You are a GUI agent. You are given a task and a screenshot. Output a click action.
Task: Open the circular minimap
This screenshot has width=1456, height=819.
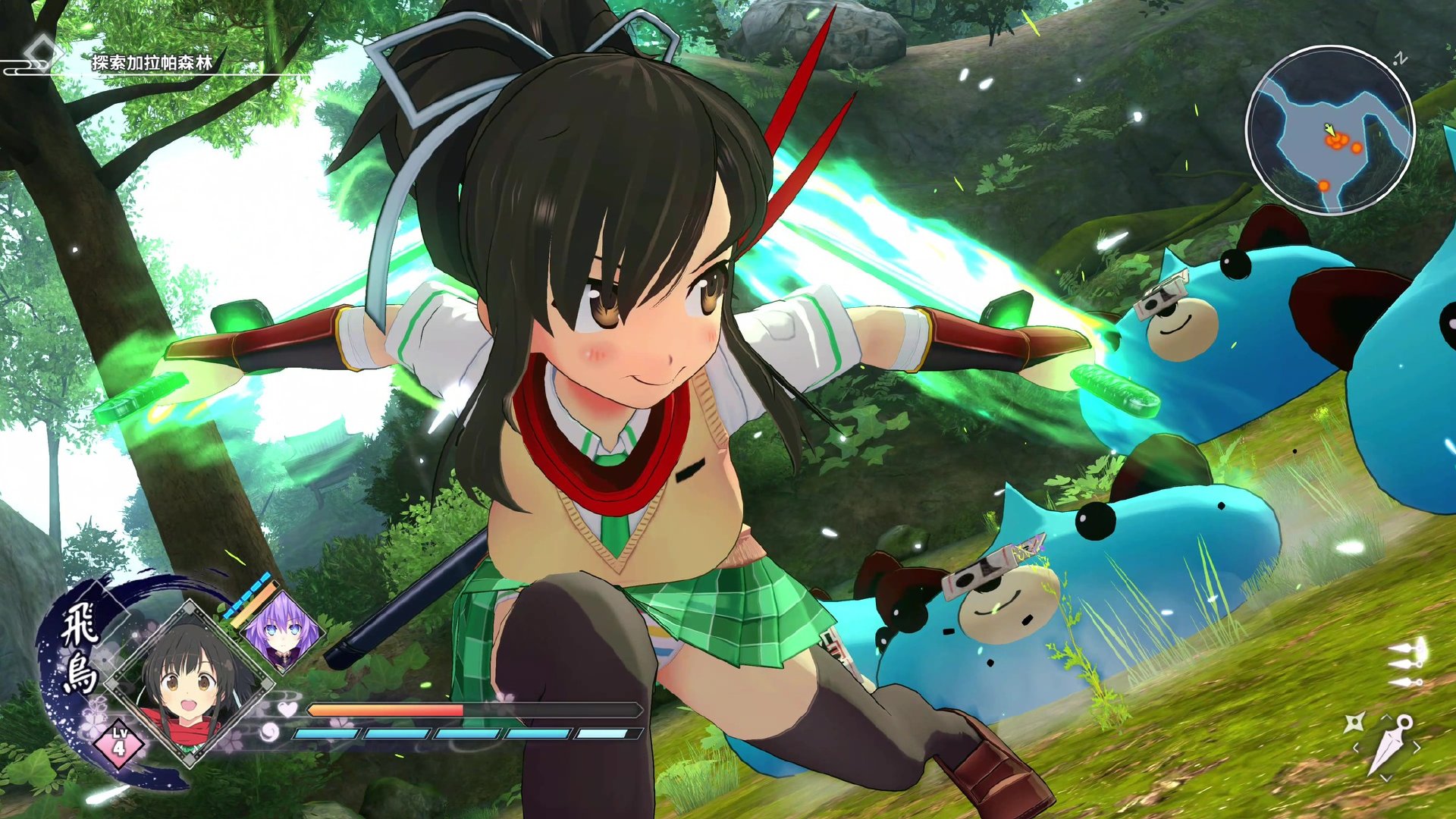(x=1330, y=130)
